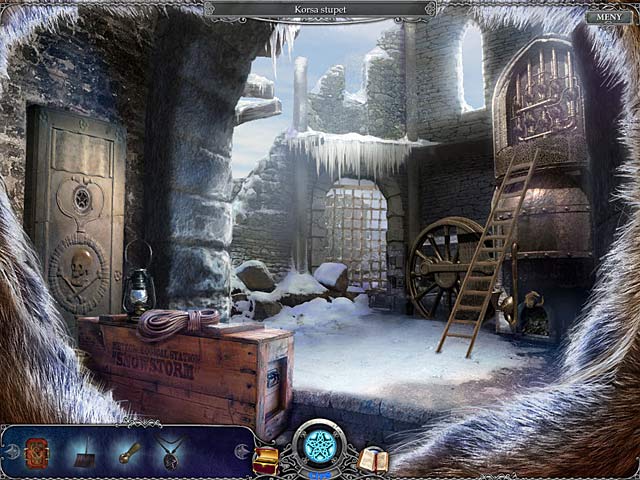This screenshot has height=480, width=640.
Task: Select the red book inventory item
Action: click(x=37, y=452)
